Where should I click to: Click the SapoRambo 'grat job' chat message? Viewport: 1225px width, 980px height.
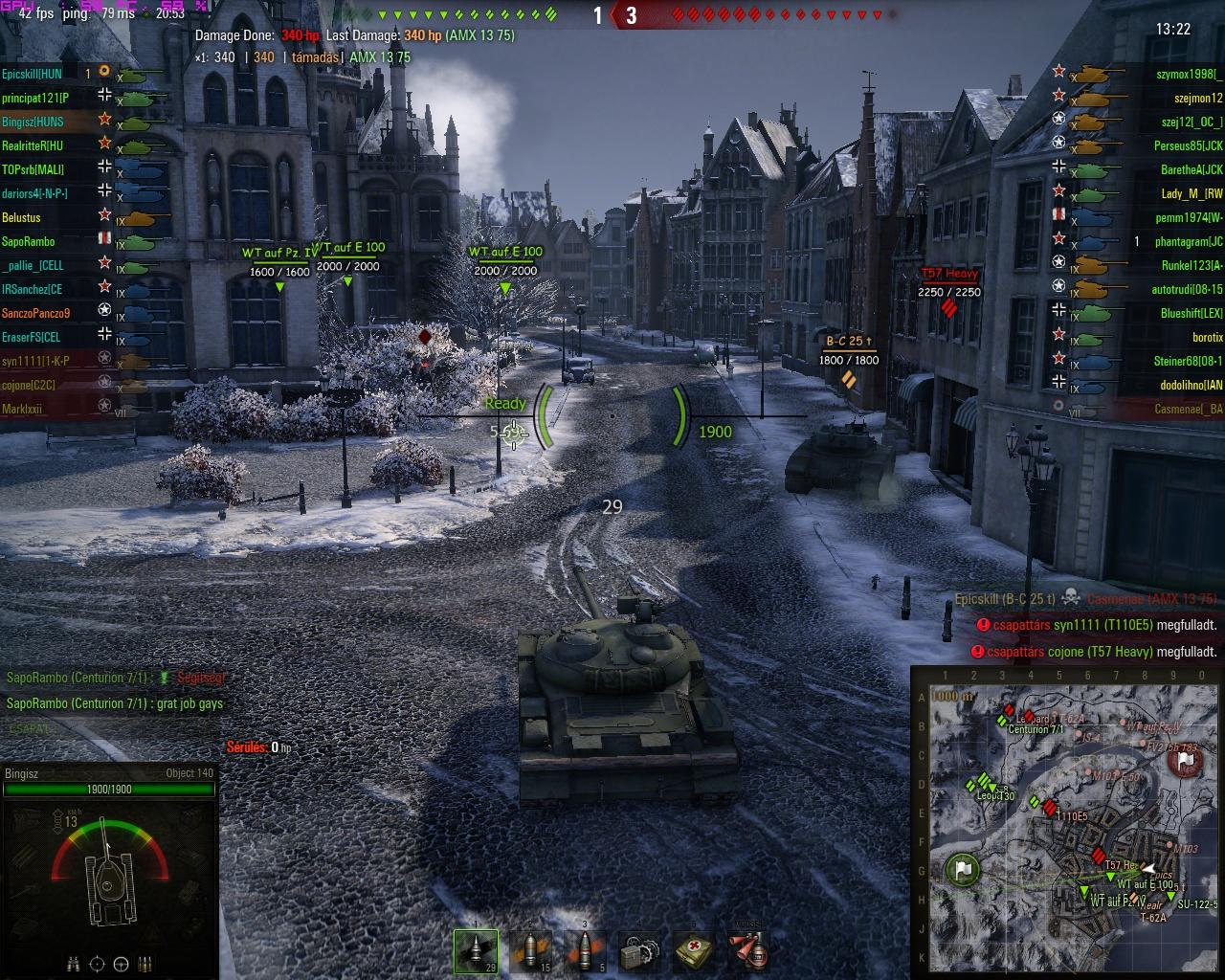tap(115, 703)
